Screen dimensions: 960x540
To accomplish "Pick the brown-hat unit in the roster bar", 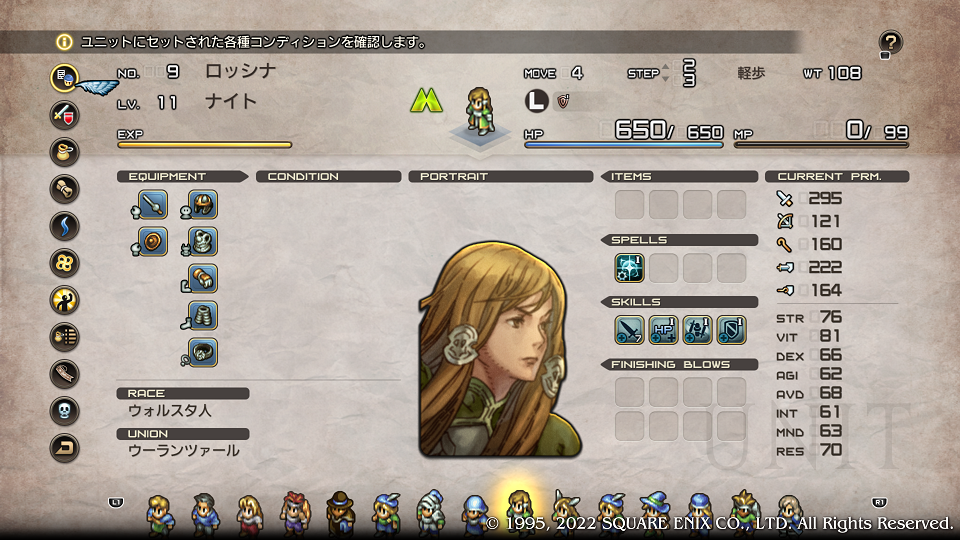I will coord(340,512).
